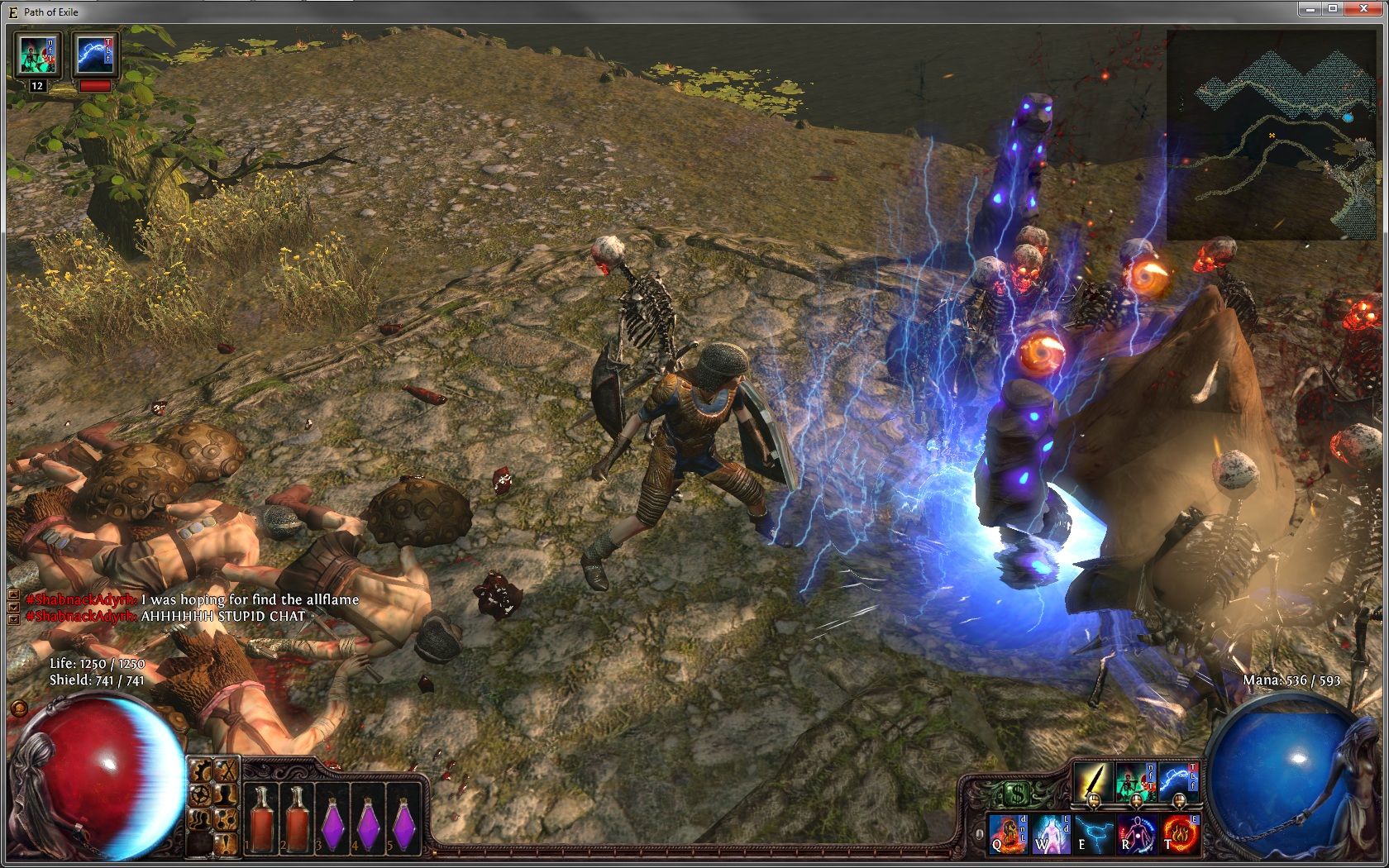Open the minimap overlay
The height and width of the screenshot is (868, 1389).
tap(1273, 134)
